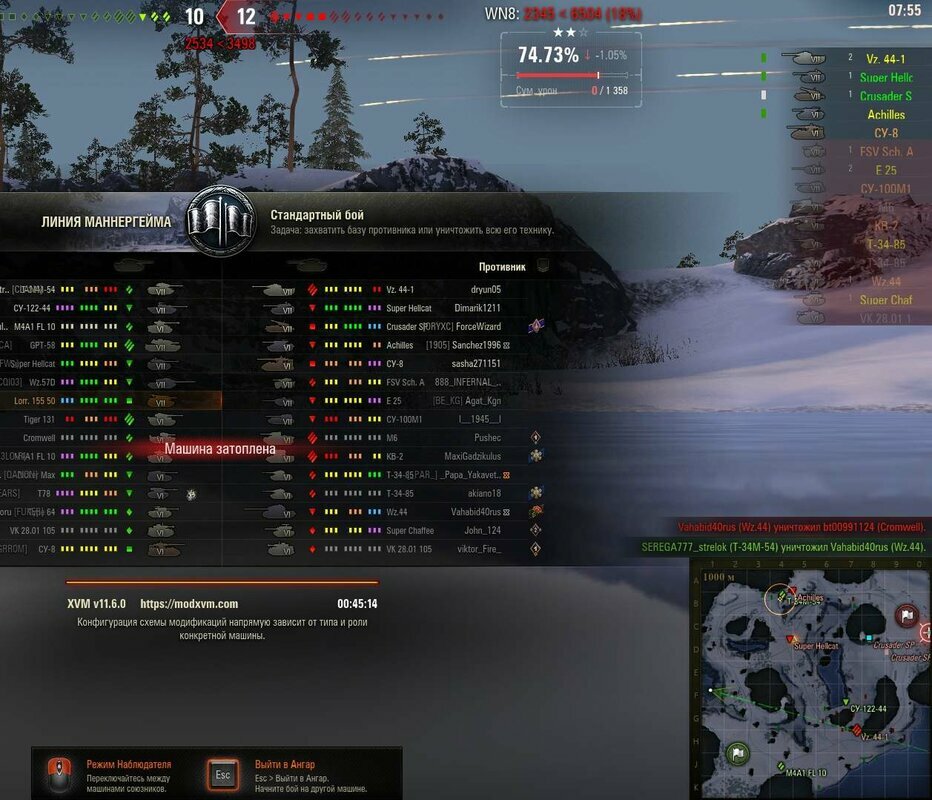Click Vz. 44-1 in the side players panel
The width and height of the screenshot is (932, 800).
click(885, 59)
